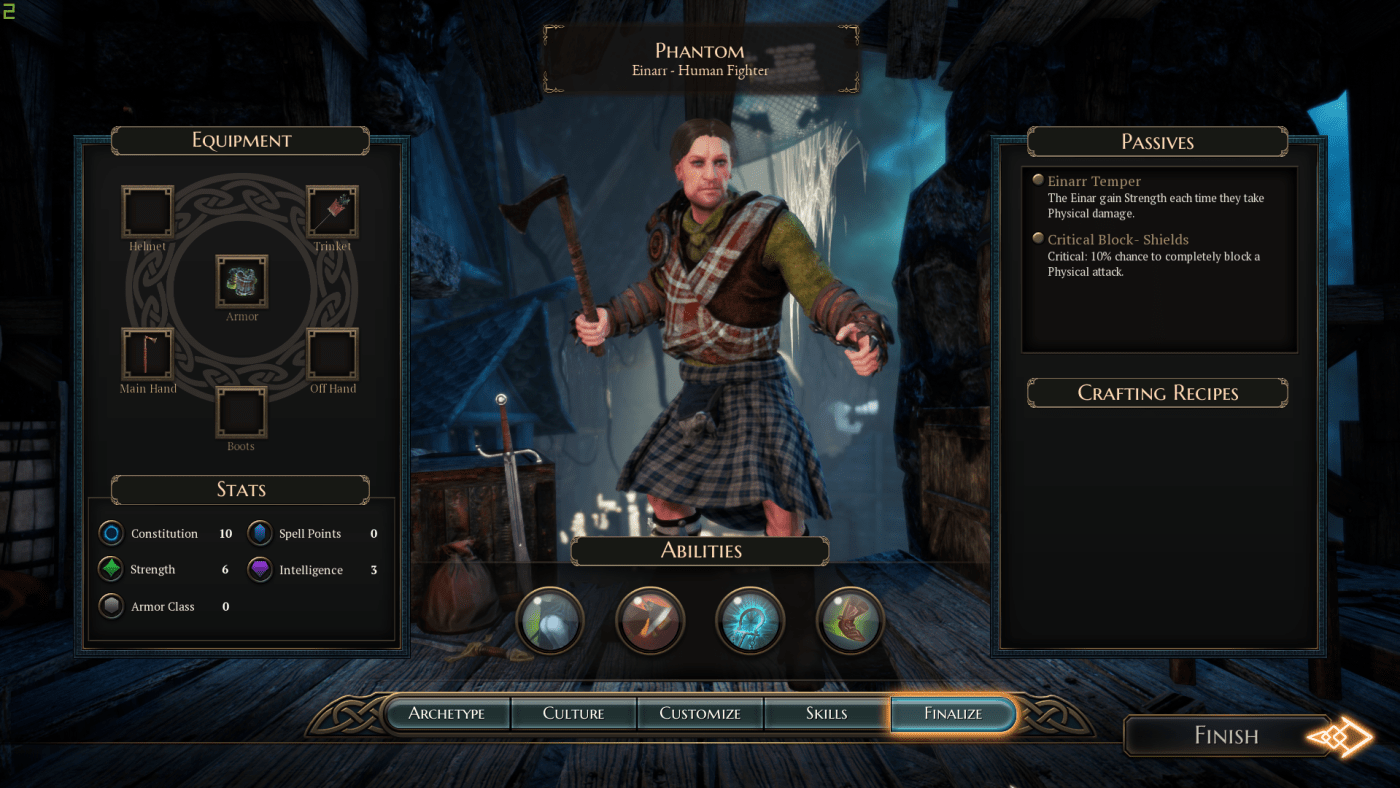Viewport: 1400px width, 788px height.
Task: Click the empty Helmet slot
Action: tap(147, 211)
